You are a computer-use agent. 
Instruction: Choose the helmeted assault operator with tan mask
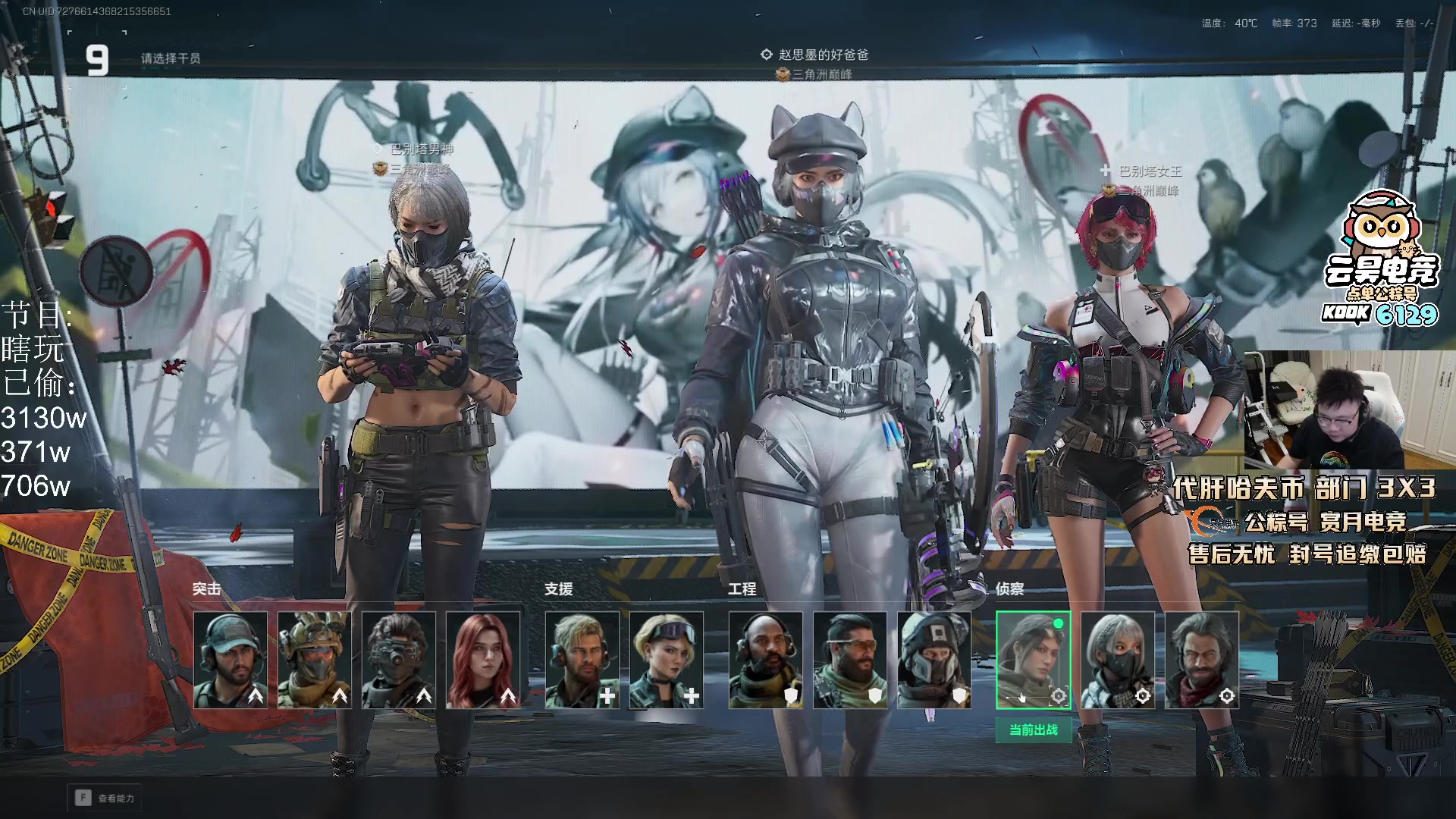(314, 660)
